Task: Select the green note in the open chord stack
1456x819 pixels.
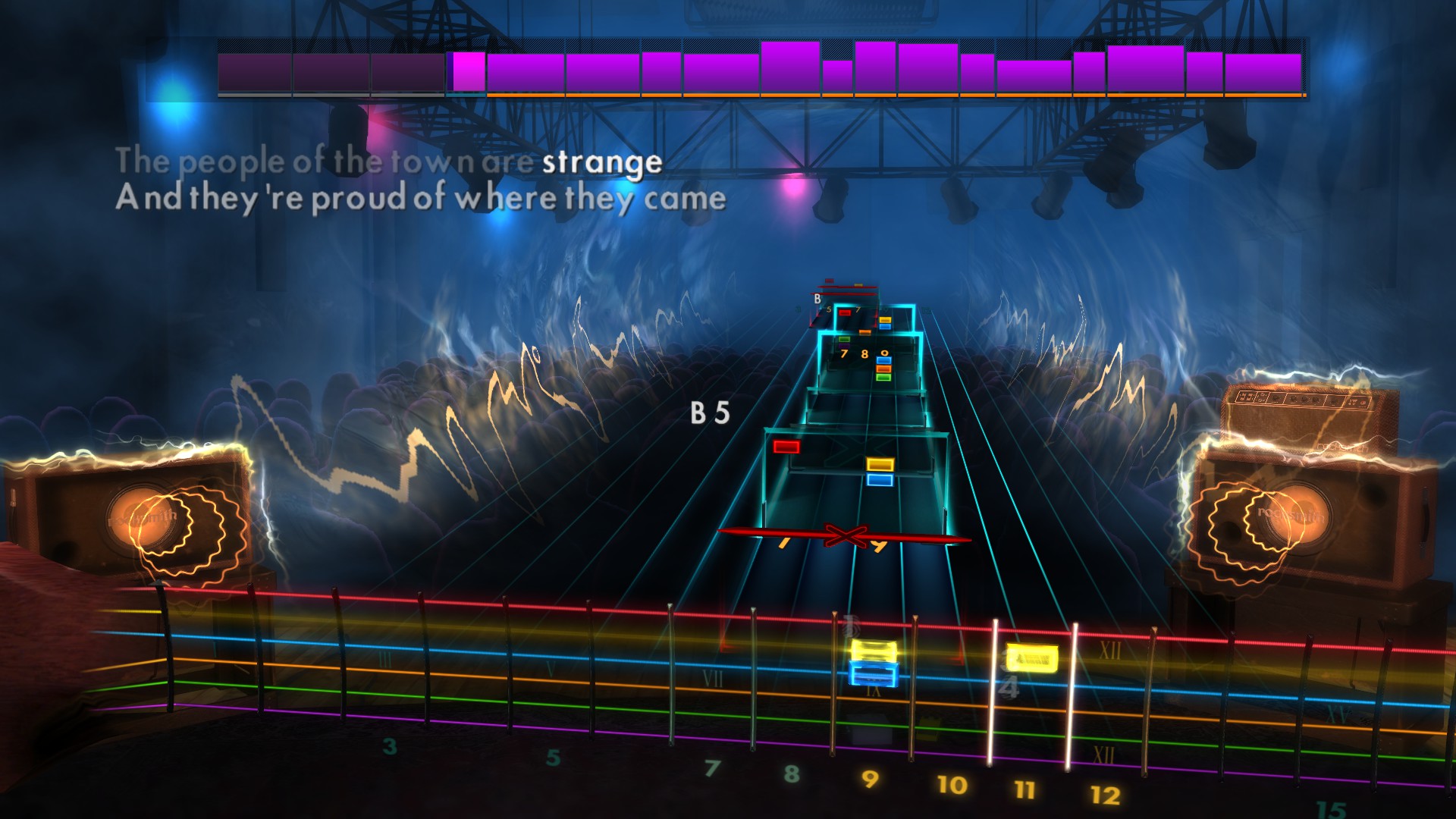Action: tap(883, 377)
